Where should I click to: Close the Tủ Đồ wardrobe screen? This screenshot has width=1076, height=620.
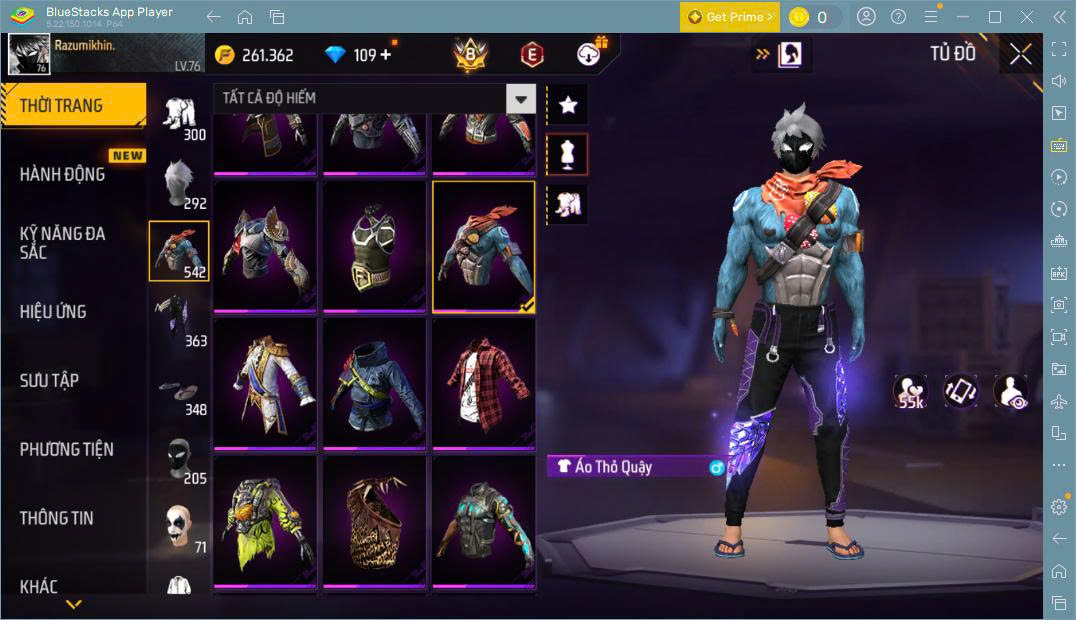[x=1020, y=54]
